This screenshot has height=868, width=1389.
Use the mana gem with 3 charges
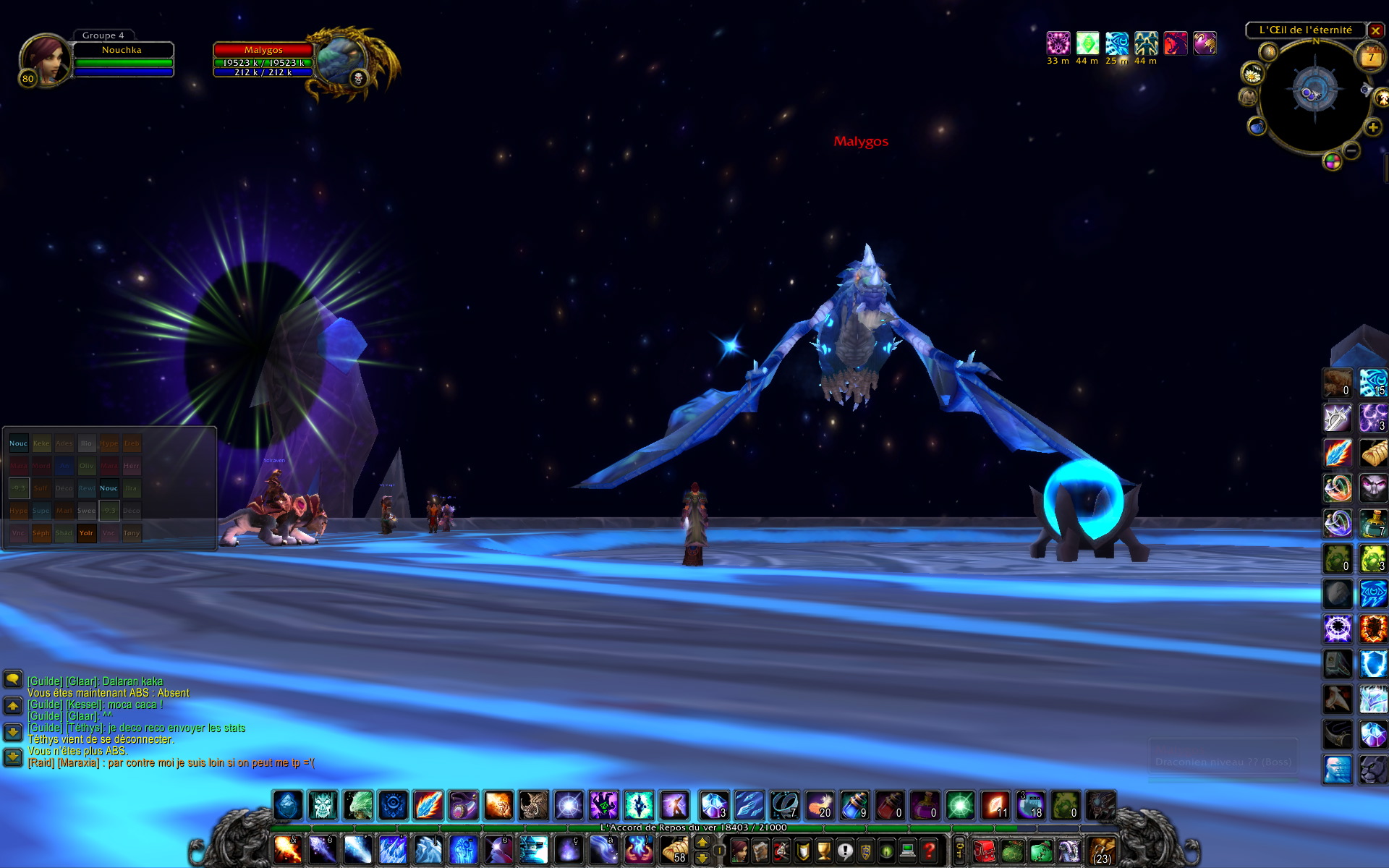tap(713, 805)
